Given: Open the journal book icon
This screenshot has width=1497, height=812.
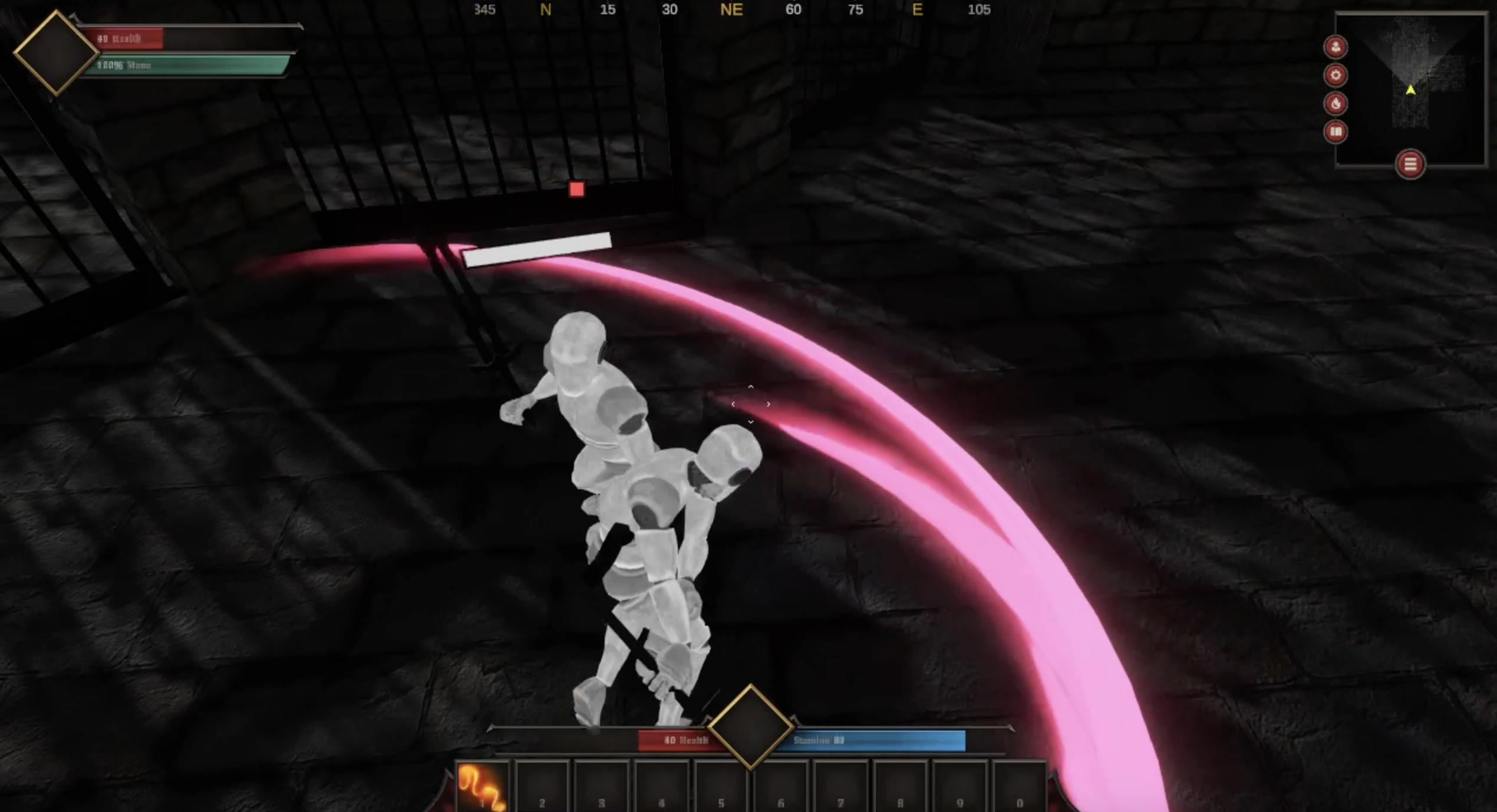Looking at the screenshot, I should click(x=1336, y=131).
